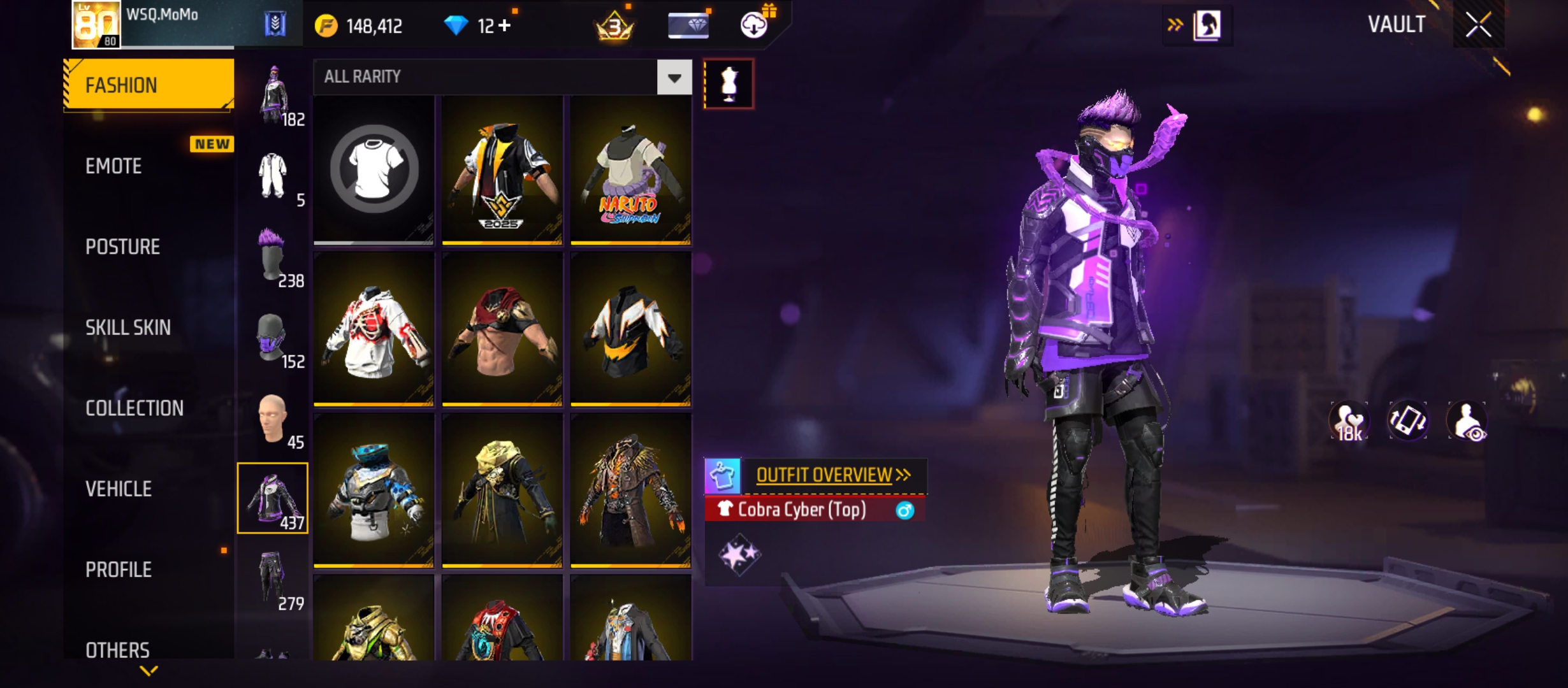Viewport: 1568px width, 688px height.
Task: Open the head subcategory with 238 items
Action: pos(273,256)
